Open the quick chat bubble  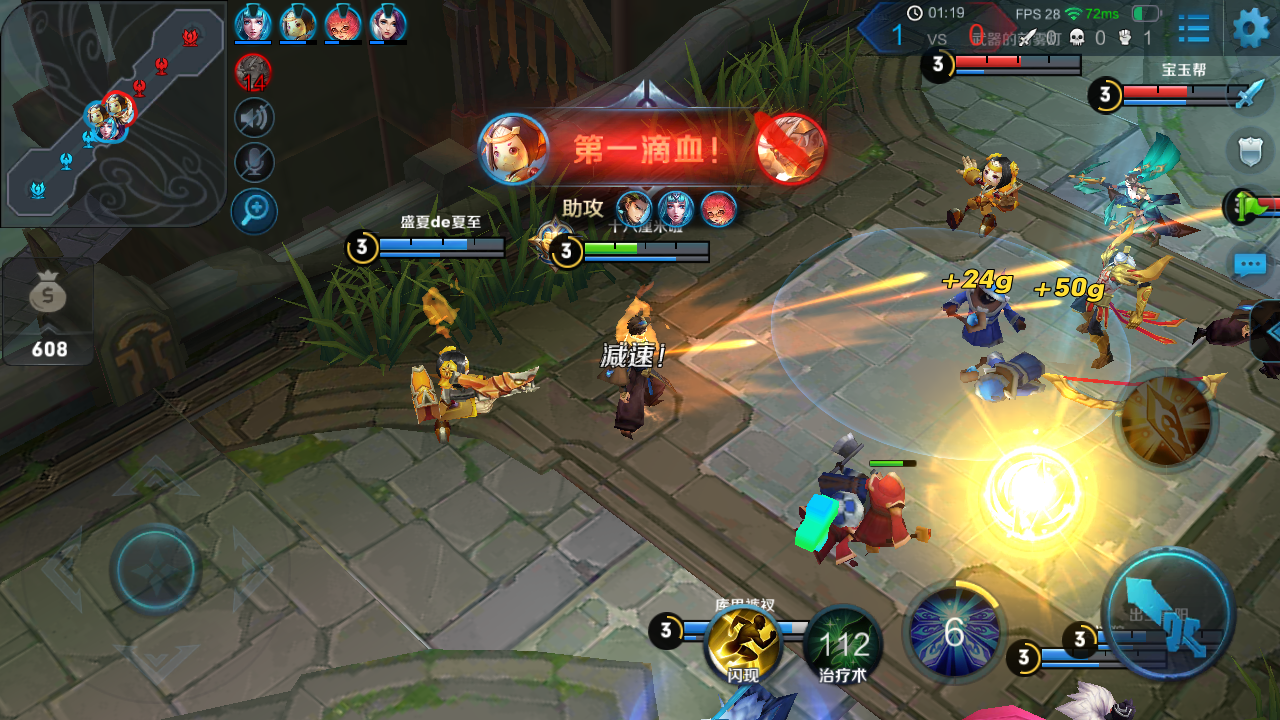[1250, 265]
